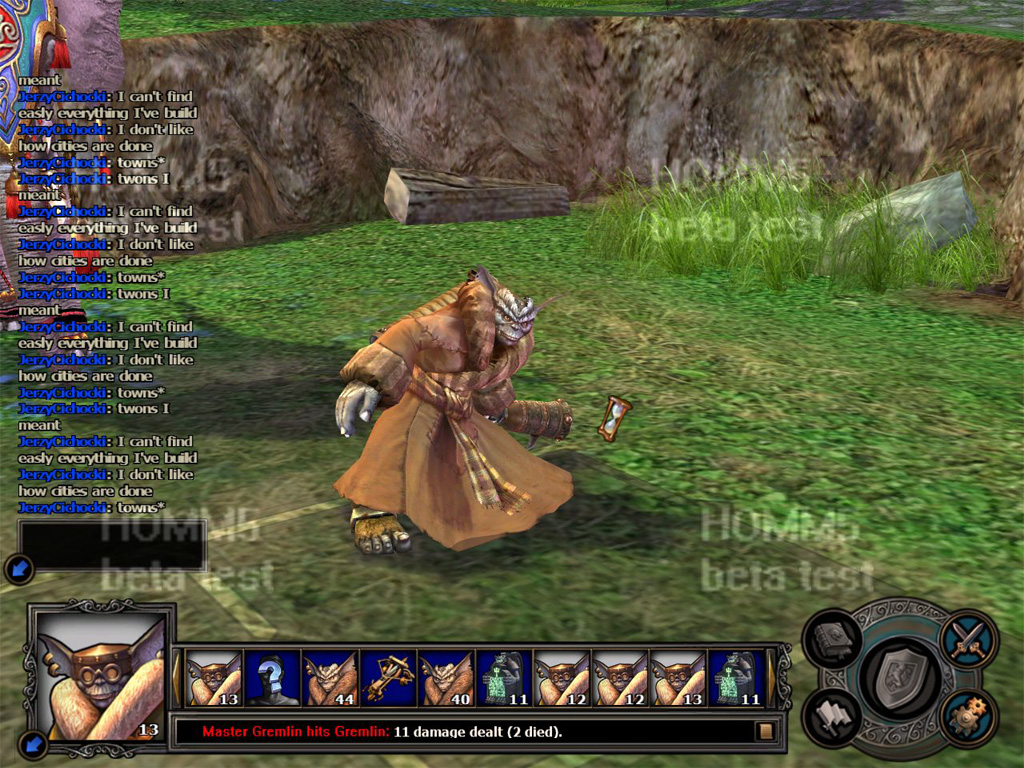Choose the Defend shield button
Screen dimensions: 1024x768
tap(899, 682)
